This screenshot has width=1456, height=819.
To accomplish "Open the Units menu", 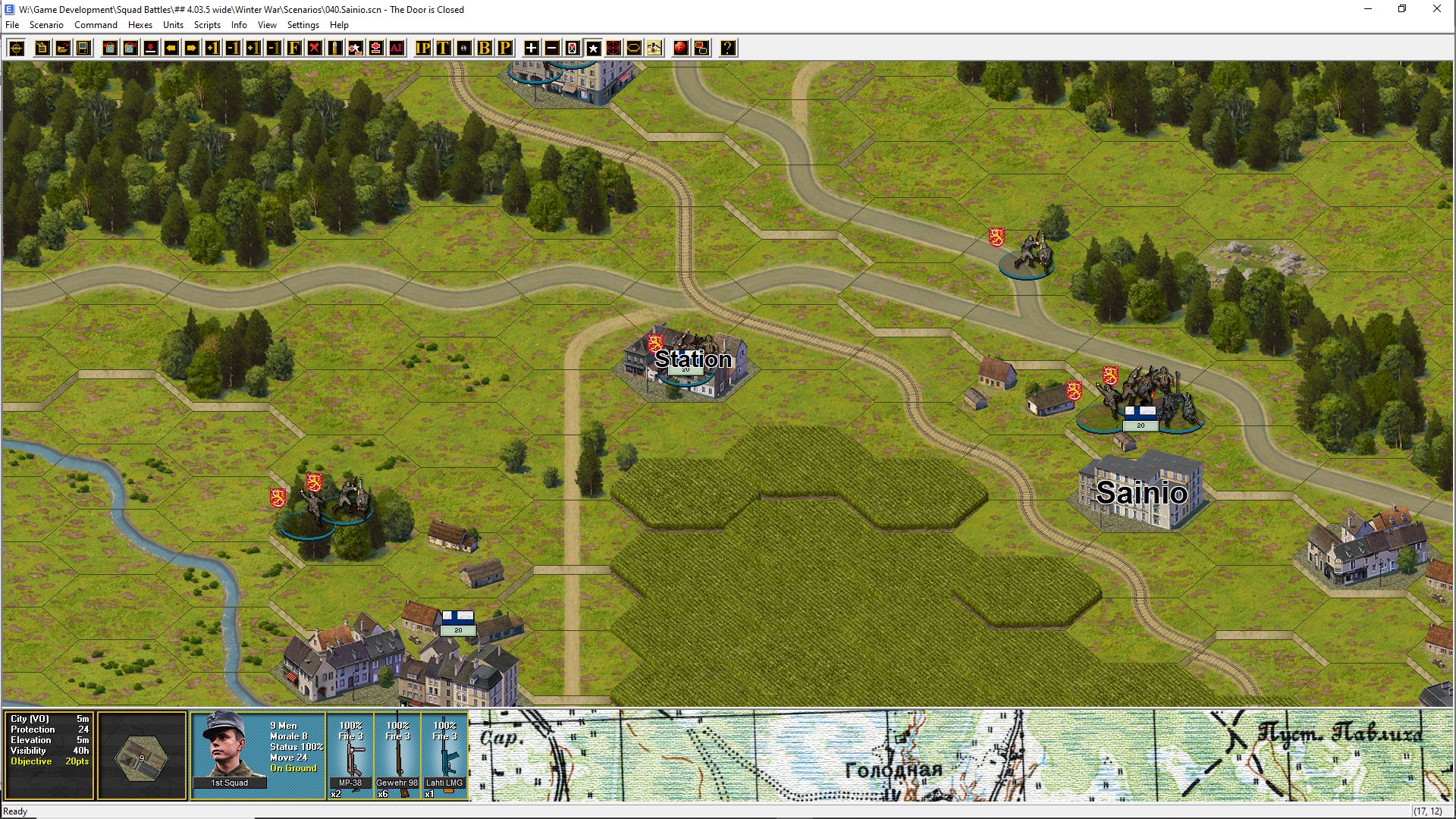I will point(173,25).
